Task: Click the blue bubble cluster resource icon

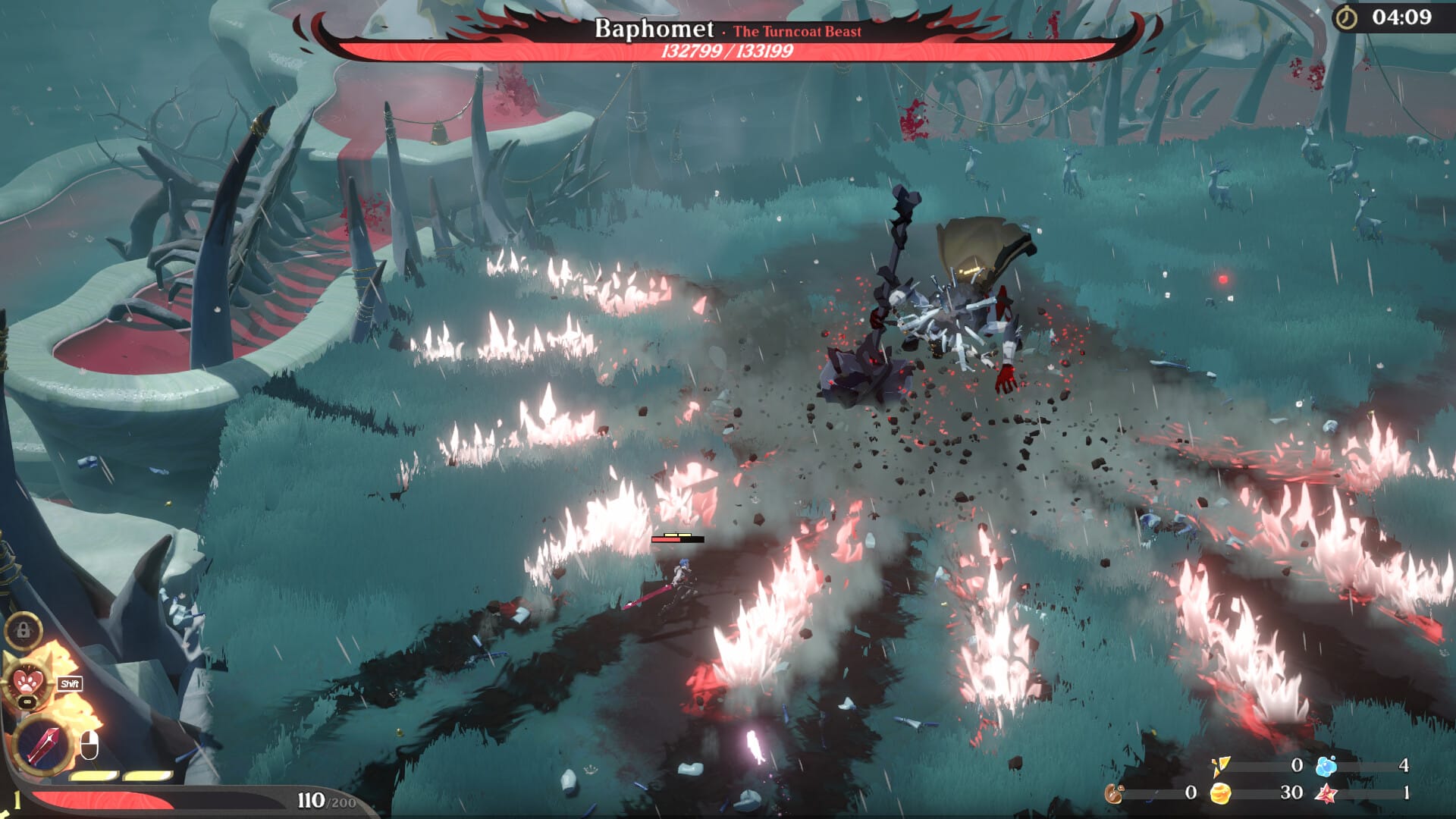Action: point(1326,766)
